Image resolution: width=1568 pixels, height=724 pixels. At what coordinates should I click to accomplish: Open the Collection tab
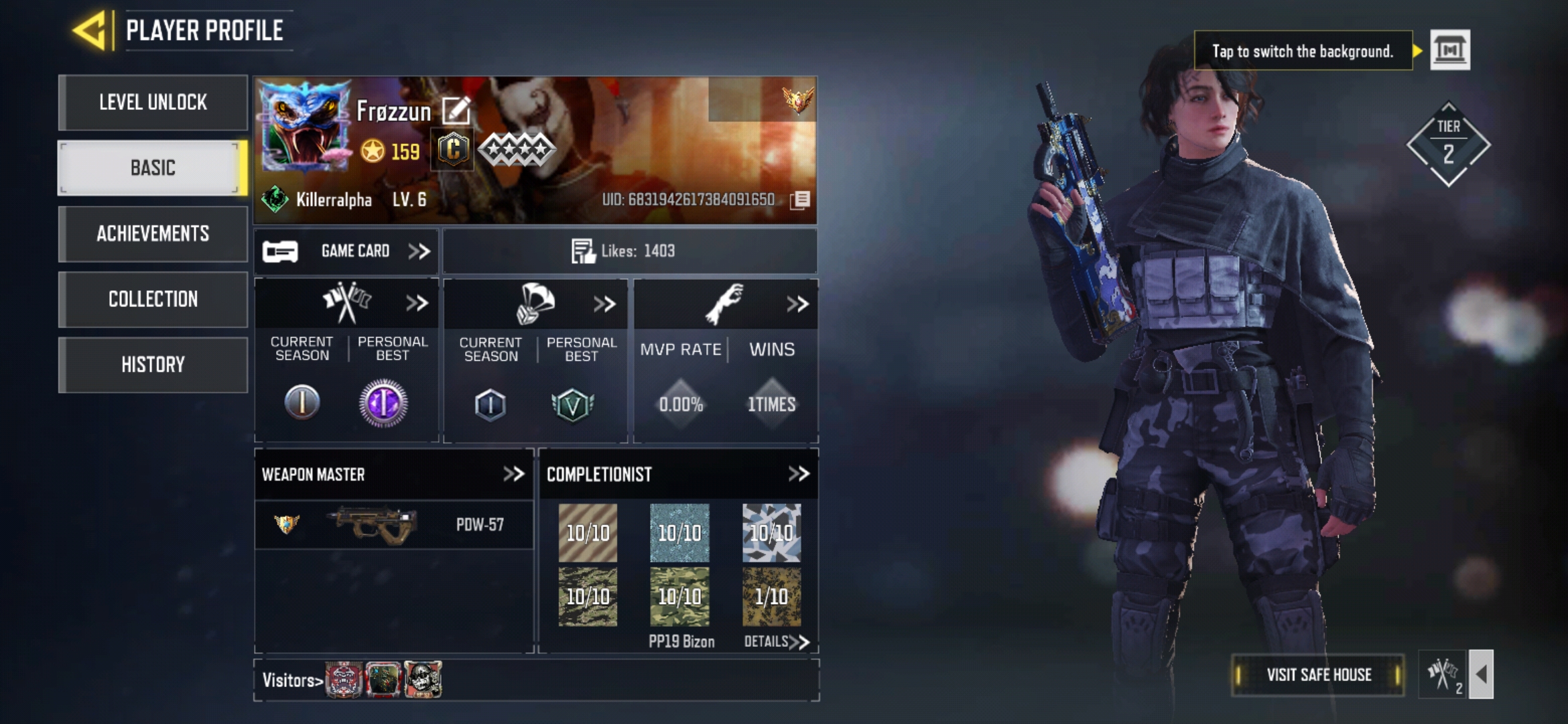point(153,299)
